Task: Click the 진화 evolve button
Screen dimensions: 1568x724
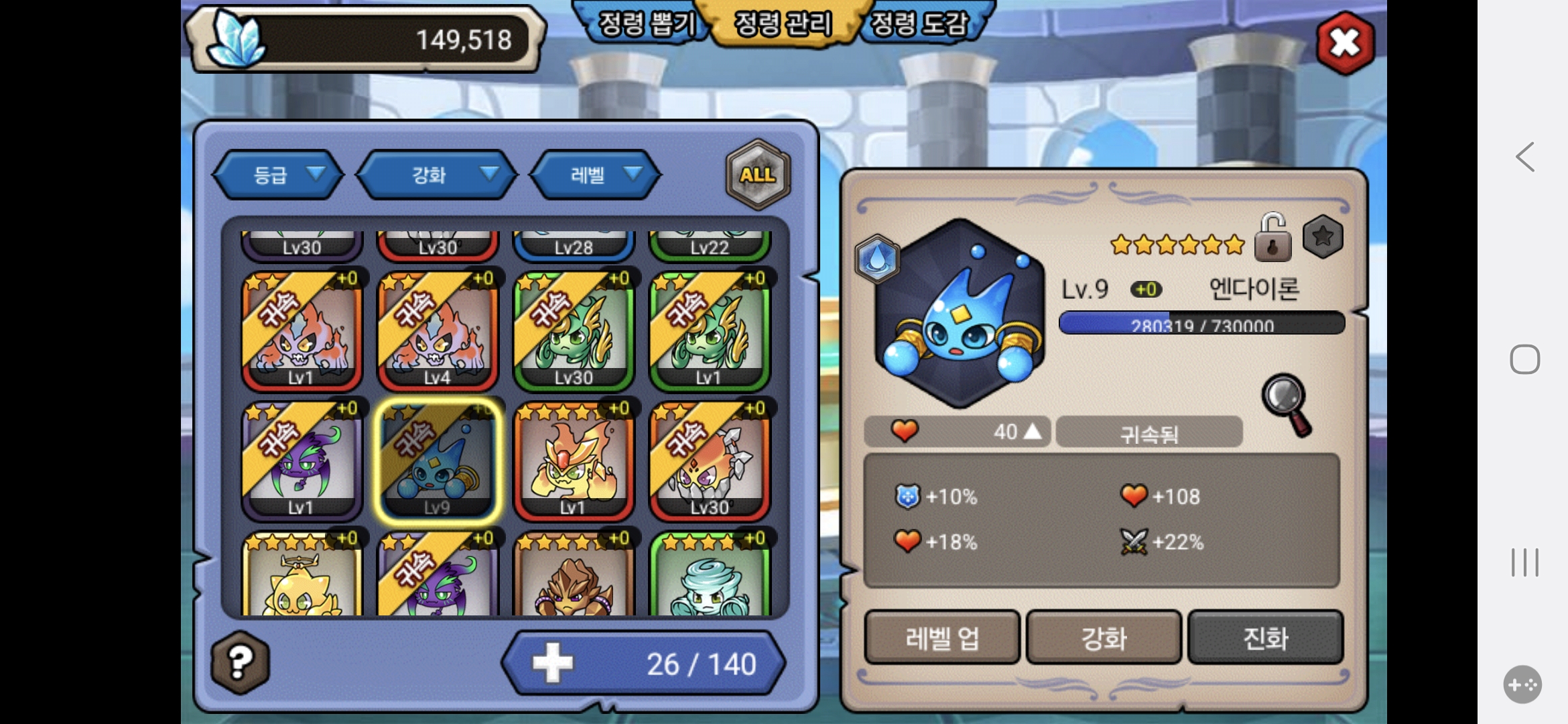Action: coord(1265,638)
